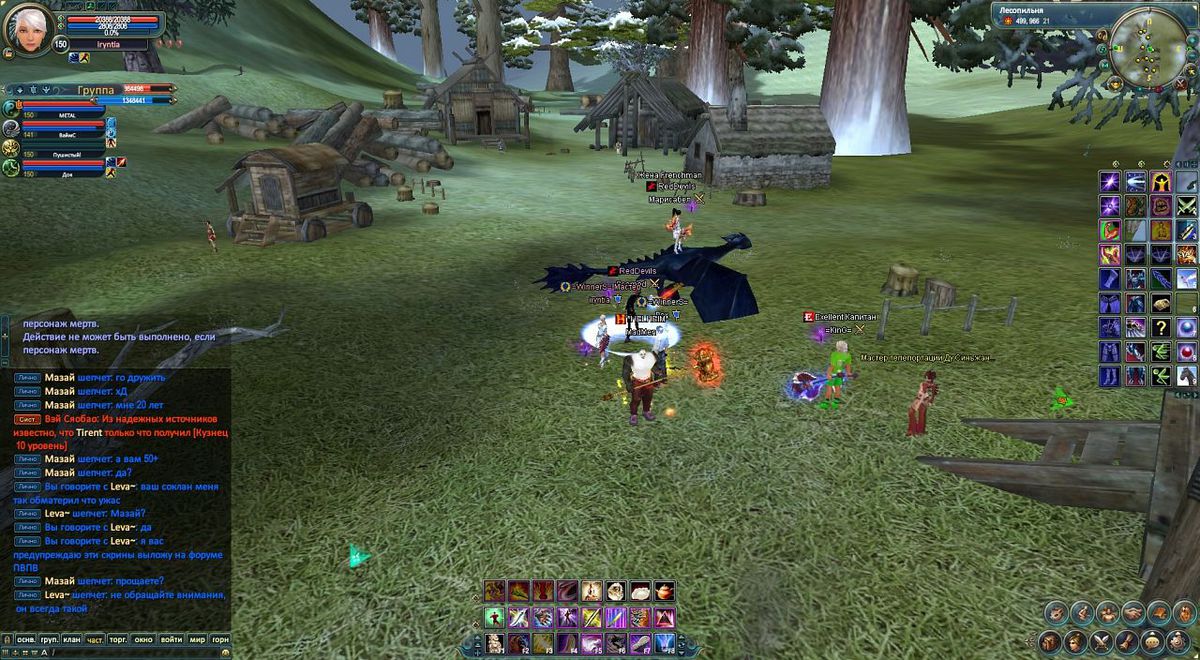Select the «клан» chat tab
Screen dimensions: 1200x660
pyautogui.click(x=72, y=639)
